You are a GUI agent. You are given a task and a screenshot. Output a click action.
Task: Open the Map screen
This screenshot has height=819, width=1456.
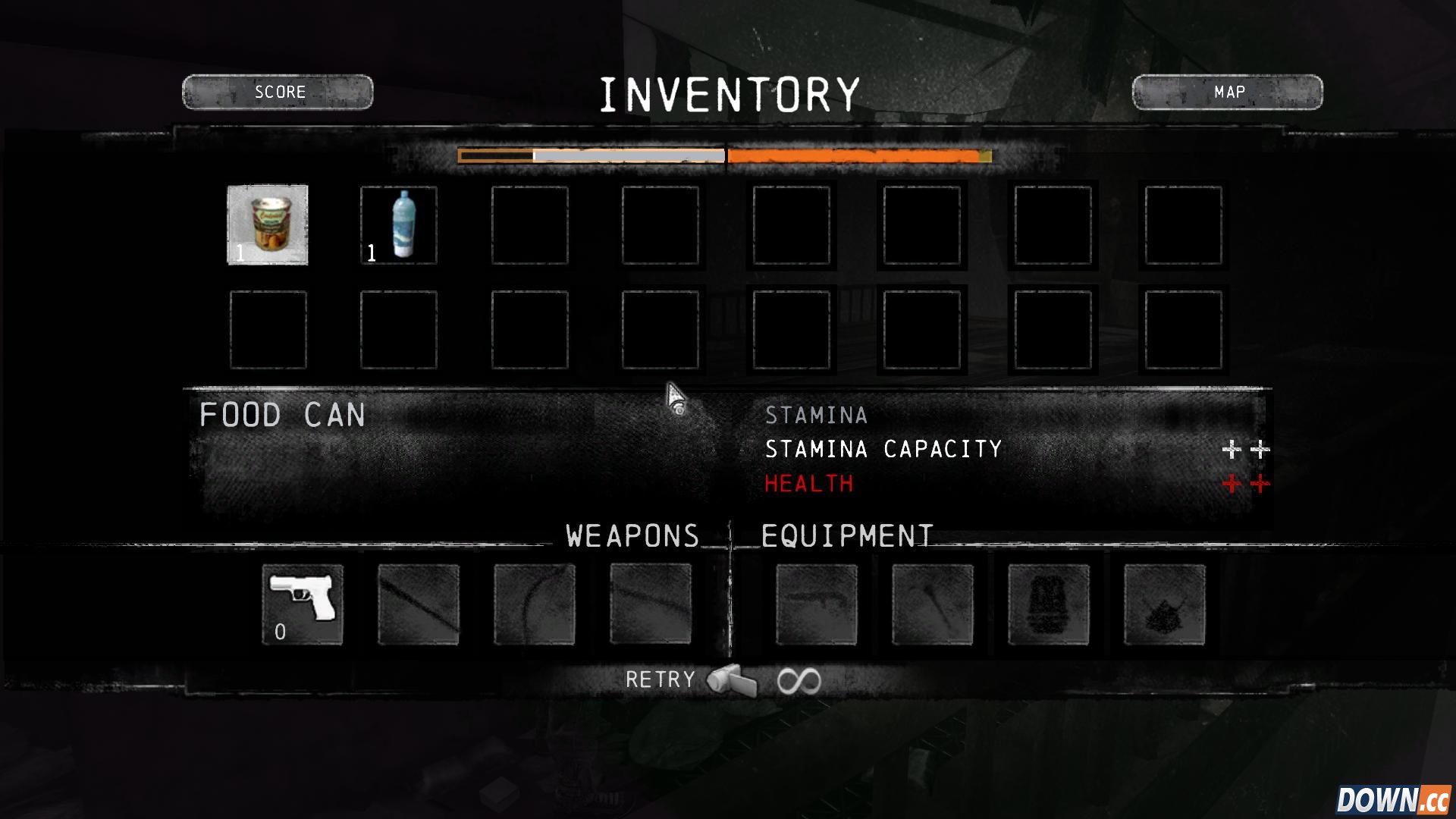point(1227,92)
